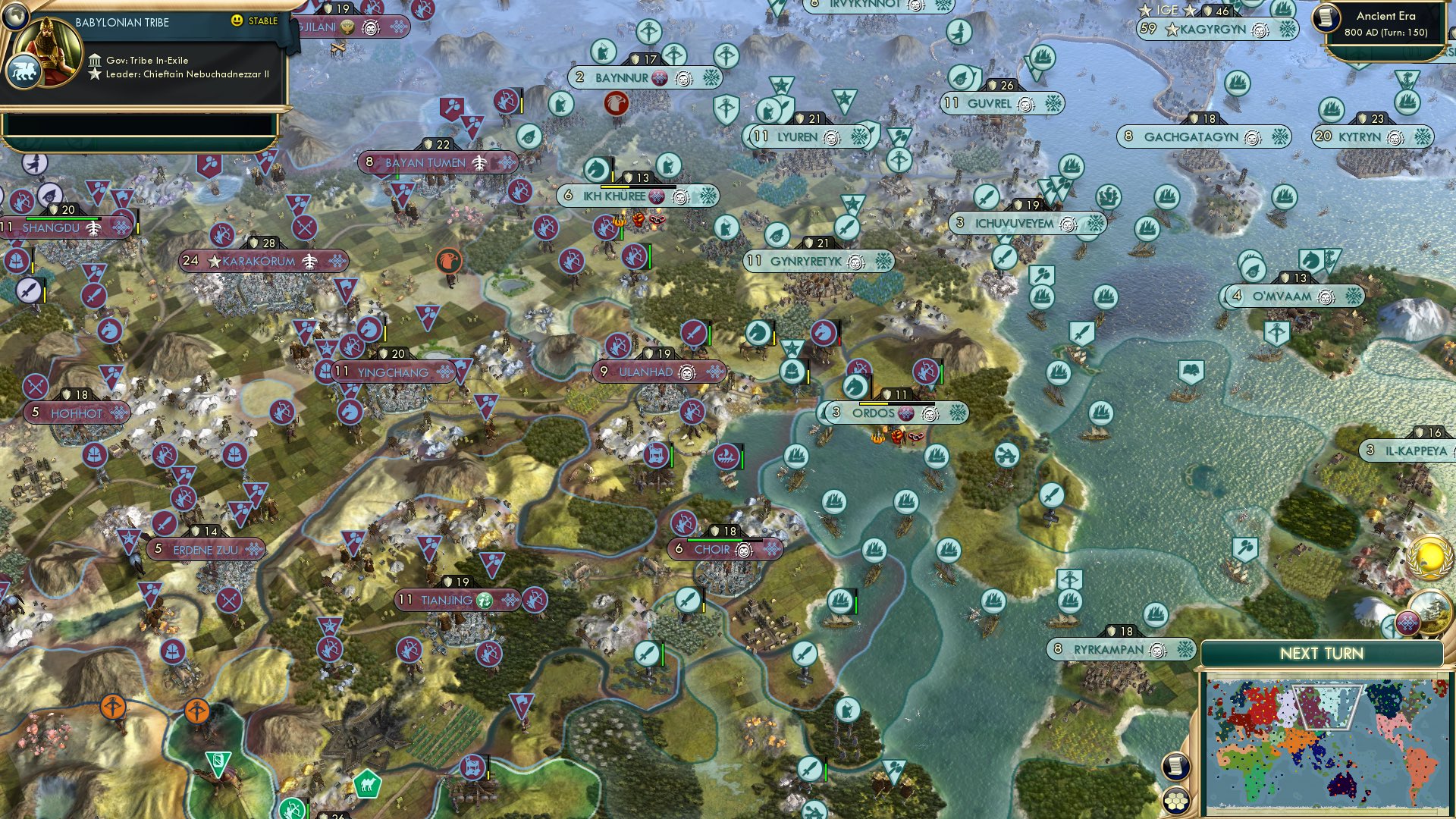Click Chieftain Nebuchadnezzar II's leader portrait
The image size is (1456, 819).
(47, 52)
